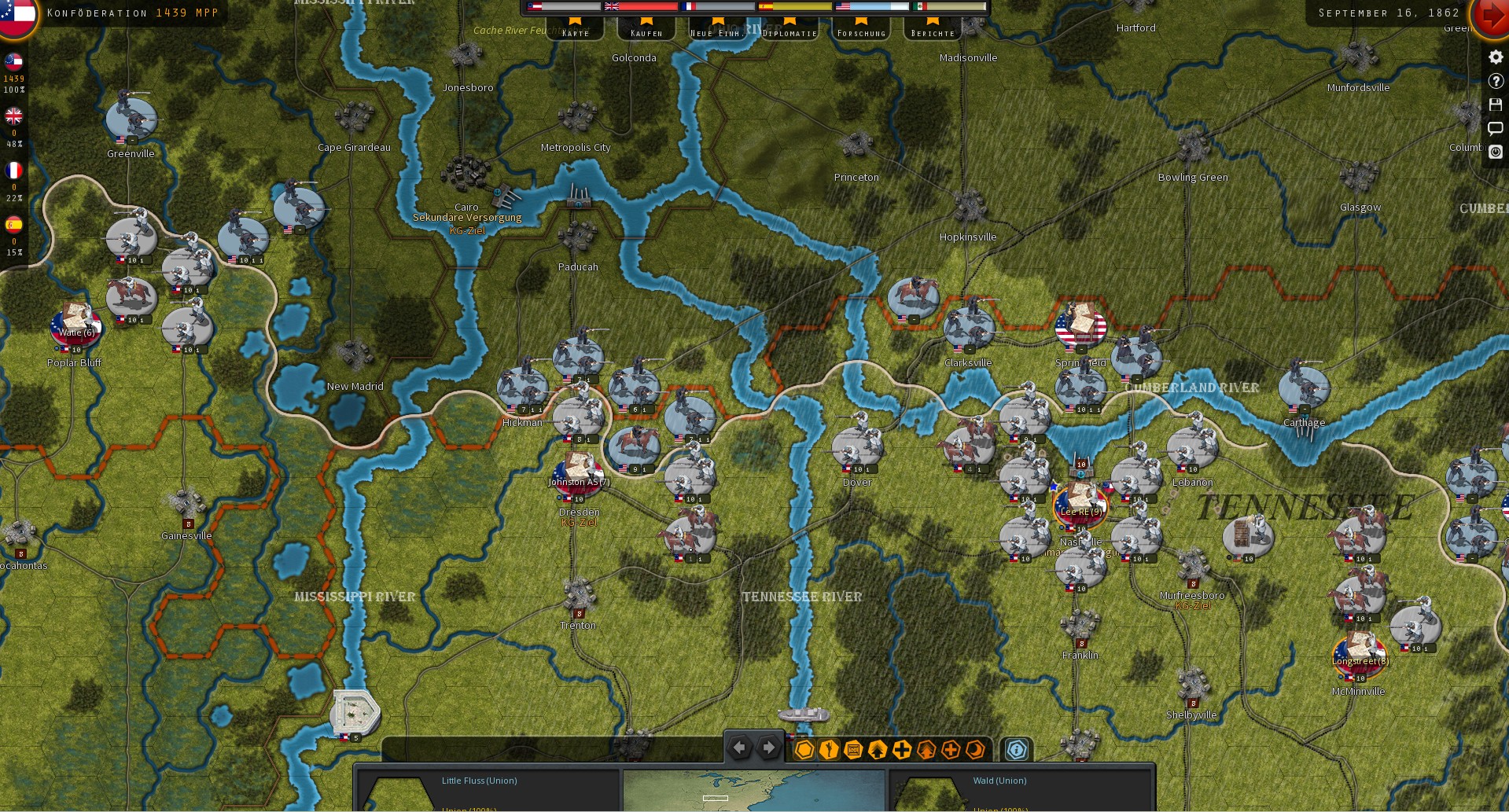Toggle the orange plus overlay button
The width and height of the screenshot is (1509, 812).
click(951, 749)
